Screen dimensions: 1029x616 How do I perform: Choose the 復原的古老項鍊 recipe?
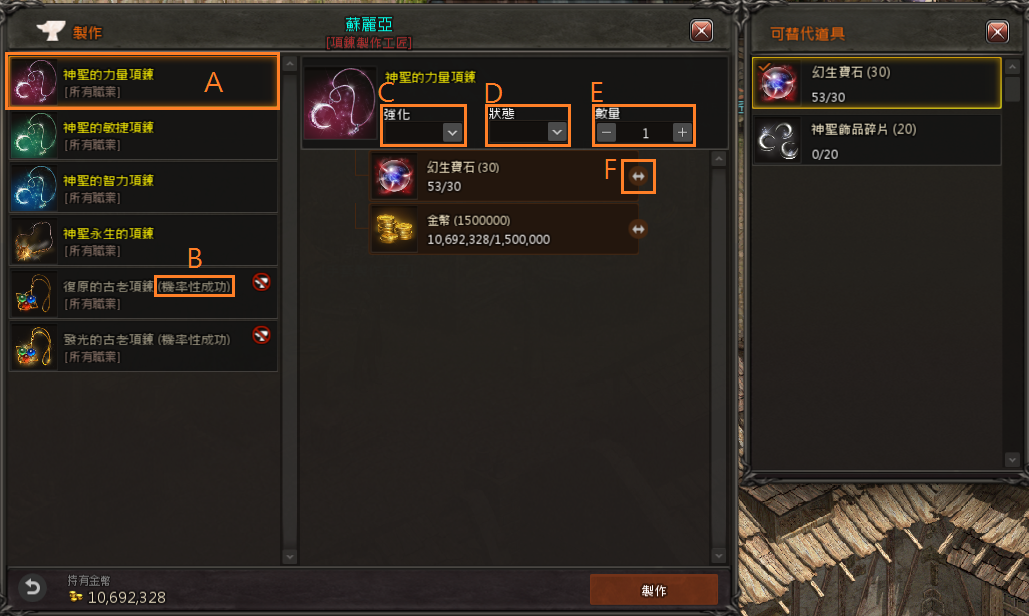[140, 294]
